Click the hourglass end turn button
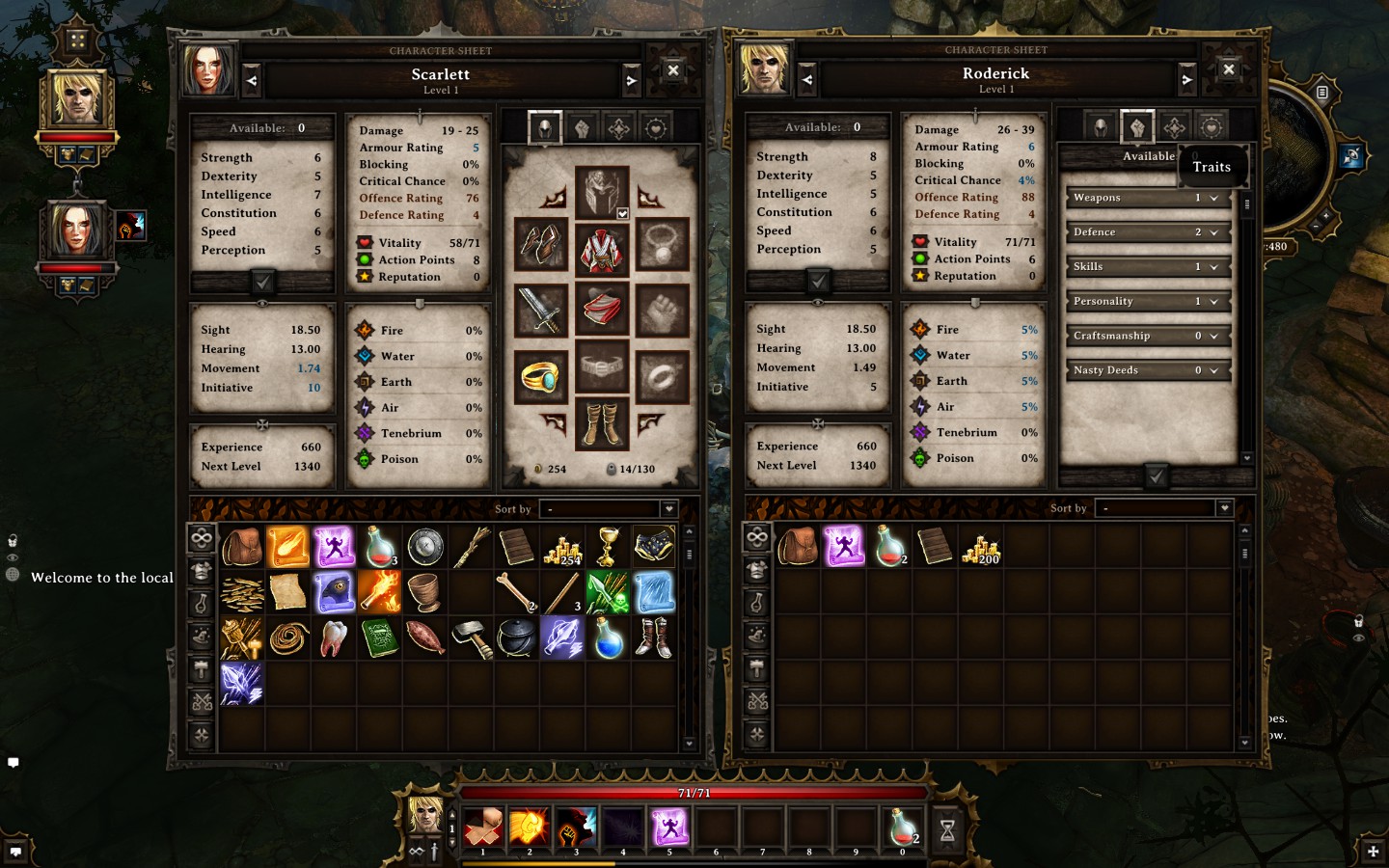The image size is (1389, 868). point(947,829)
